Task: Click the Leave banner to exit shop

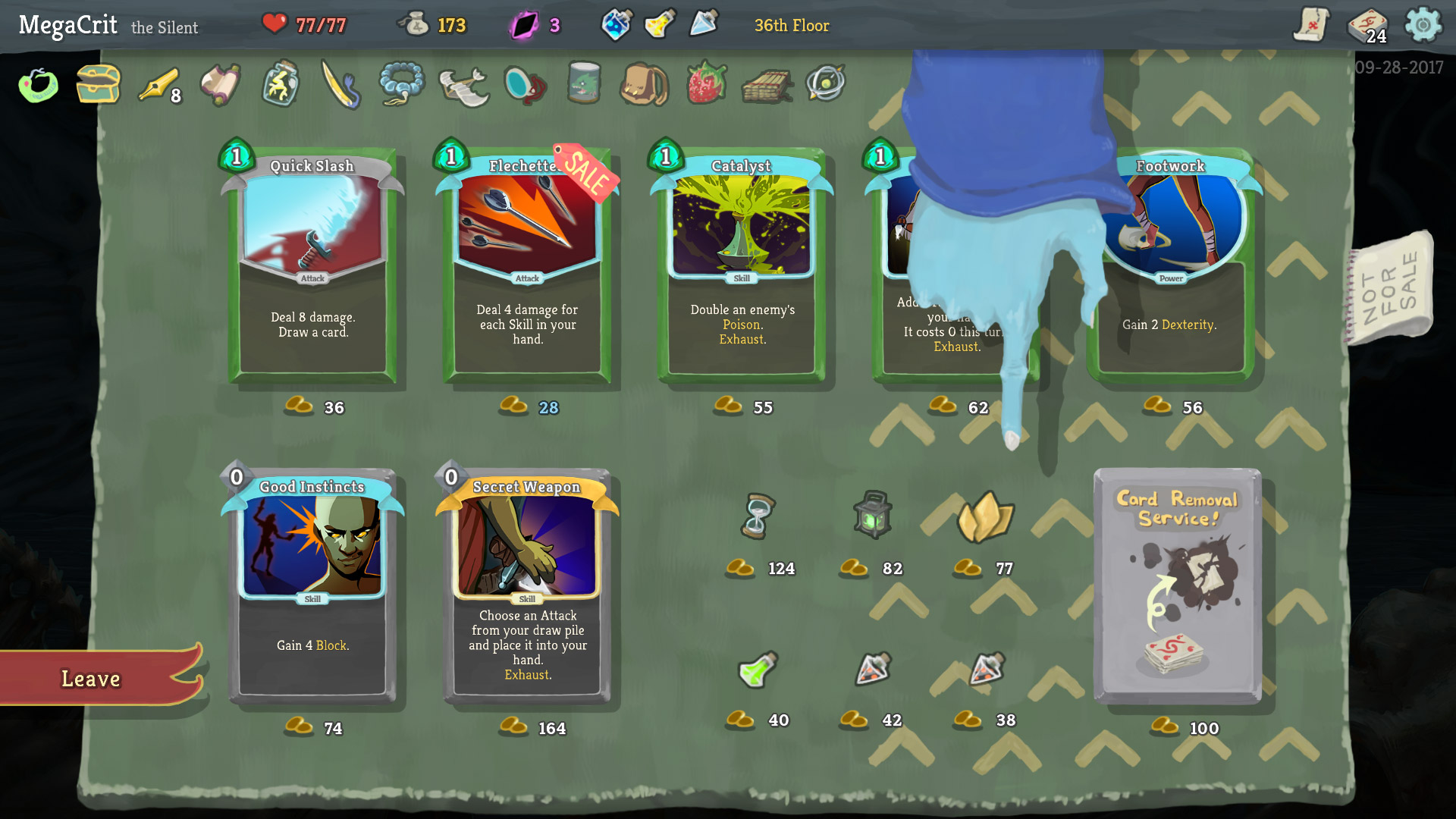Action: click(x=91, y=679)
